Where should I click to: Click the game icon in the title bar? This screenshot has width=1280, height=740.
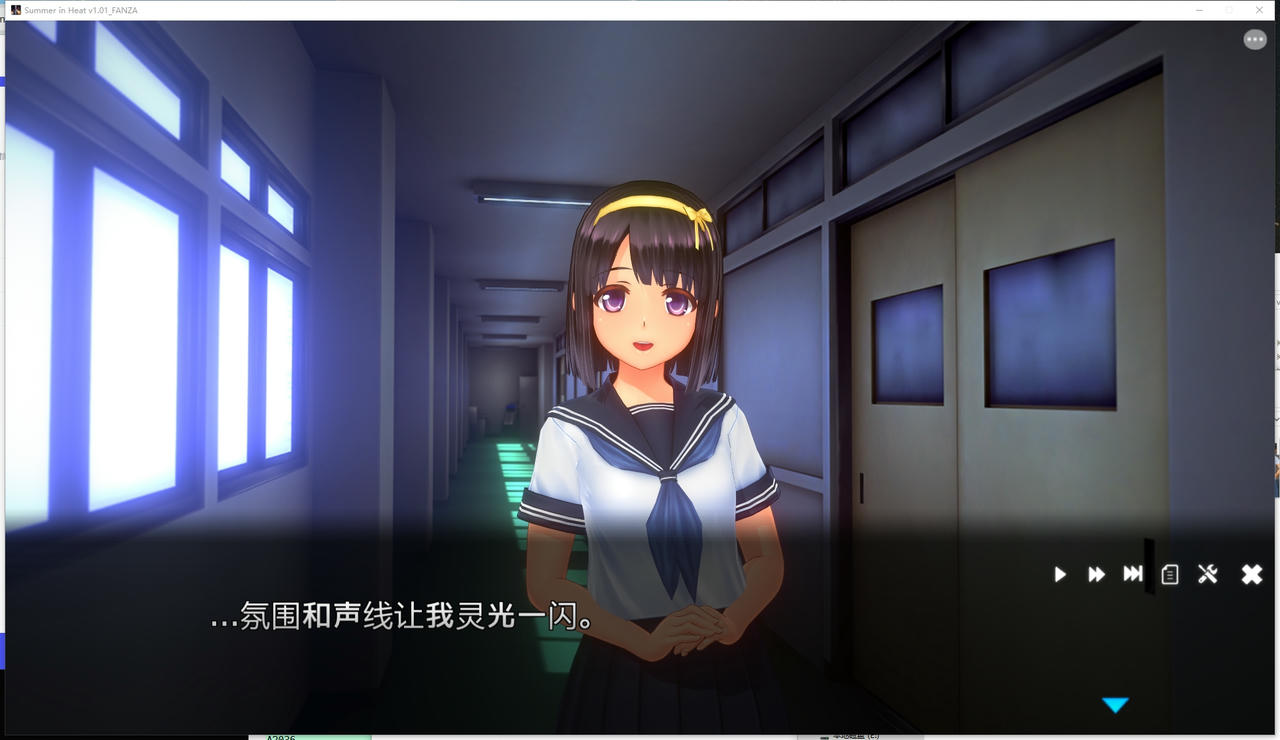coord(16,9)
